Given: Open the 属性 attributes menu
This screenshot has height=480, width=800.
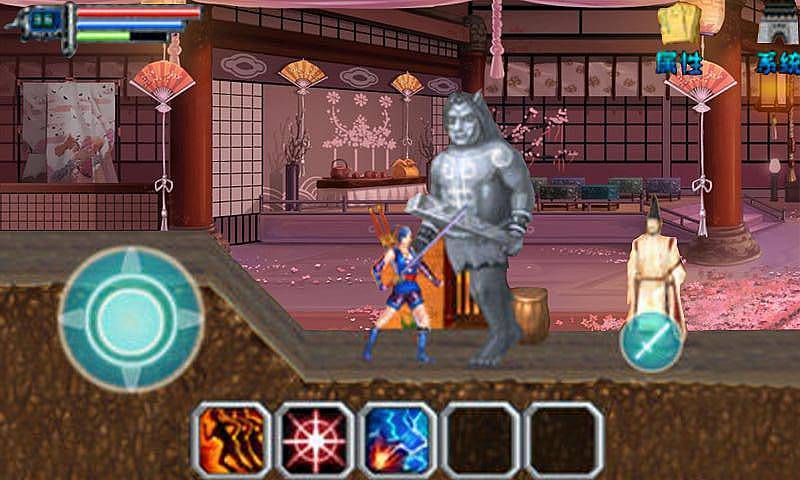Looking at the screenshot, I should click(x=679, y=40).
